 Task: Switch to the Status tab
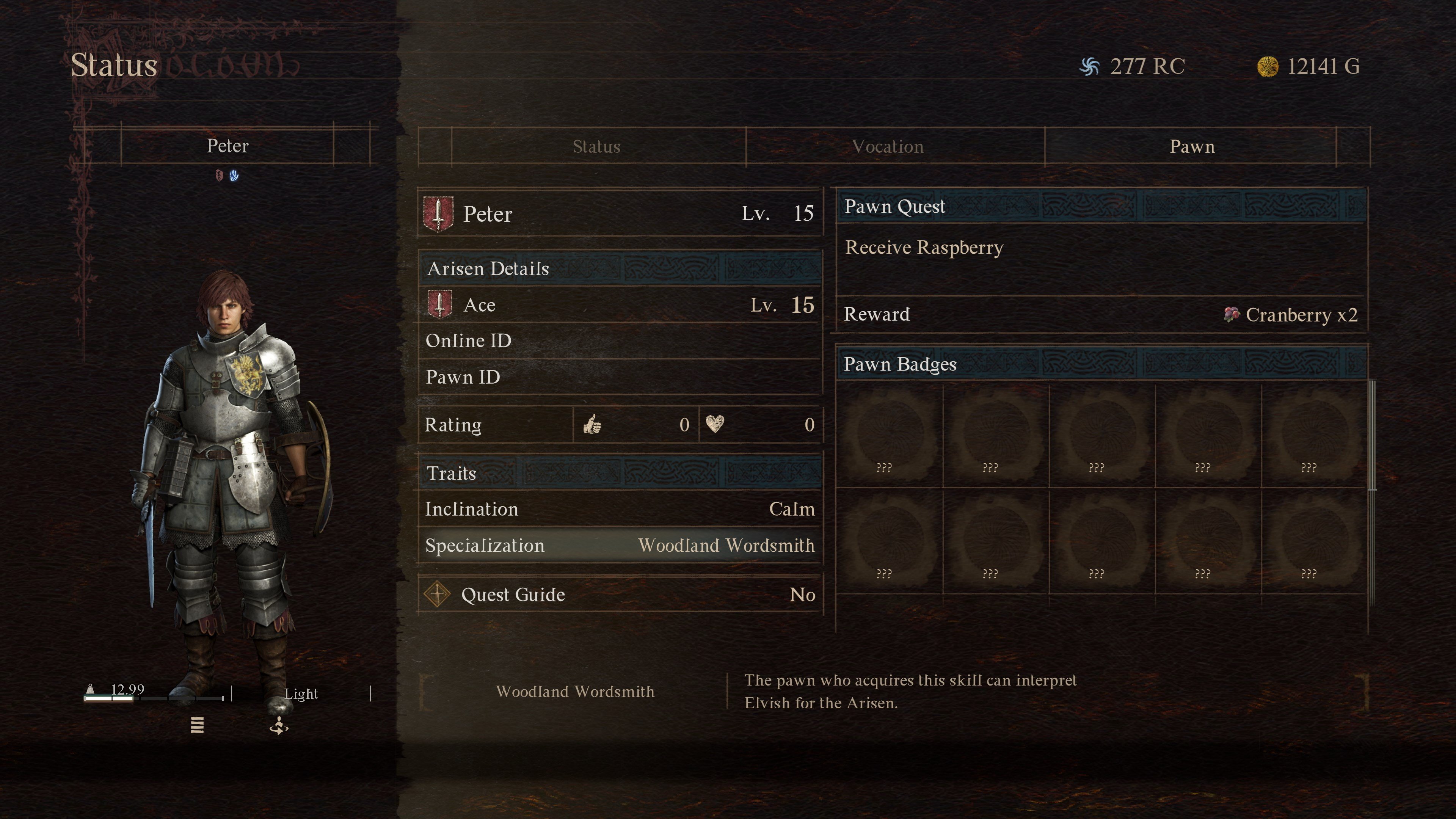(x=596, y=146)
